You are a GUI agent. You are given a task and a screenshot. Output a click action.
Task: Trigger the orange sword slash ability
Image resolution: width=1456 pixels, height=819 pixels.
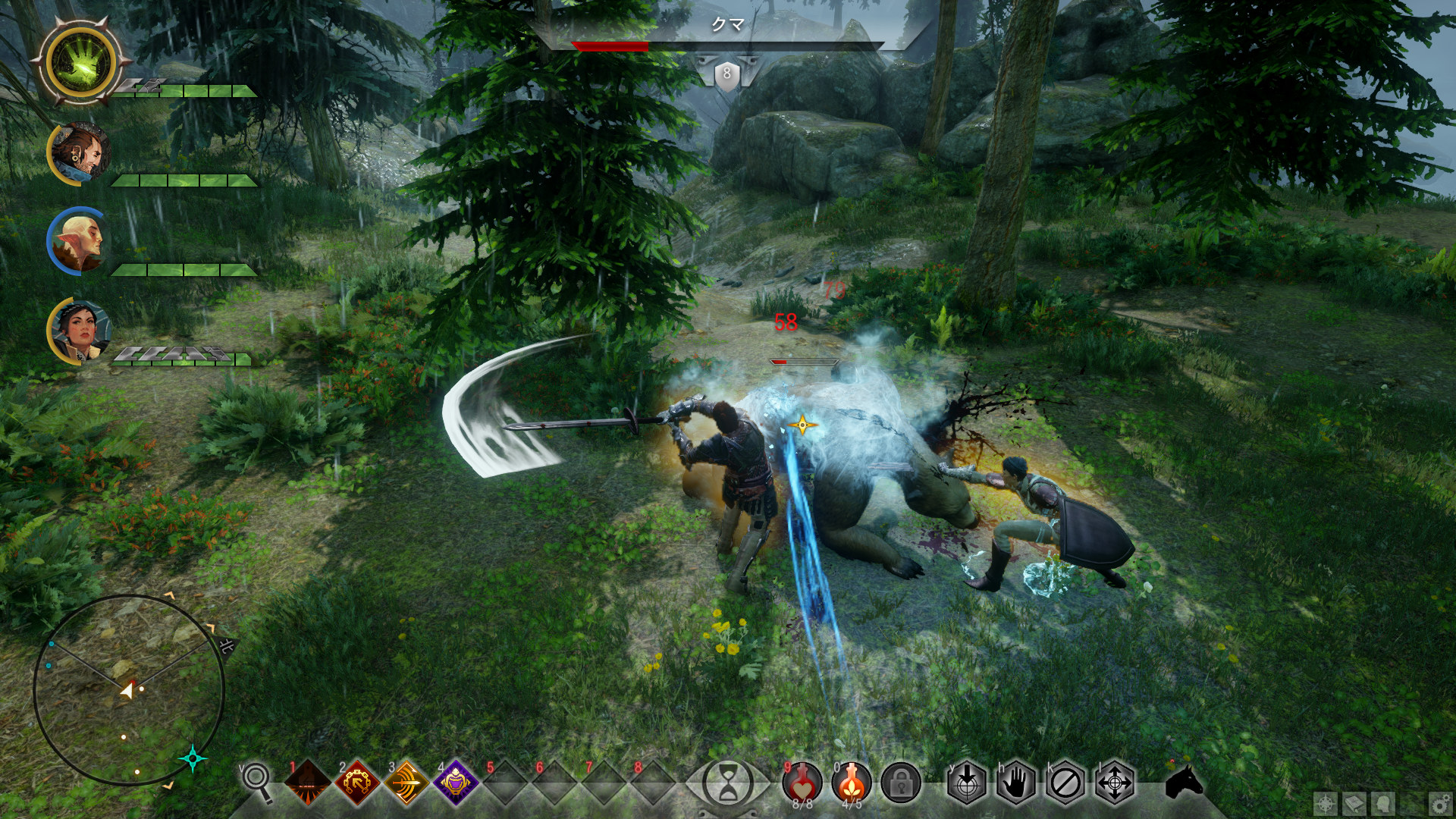click(406, 782)
